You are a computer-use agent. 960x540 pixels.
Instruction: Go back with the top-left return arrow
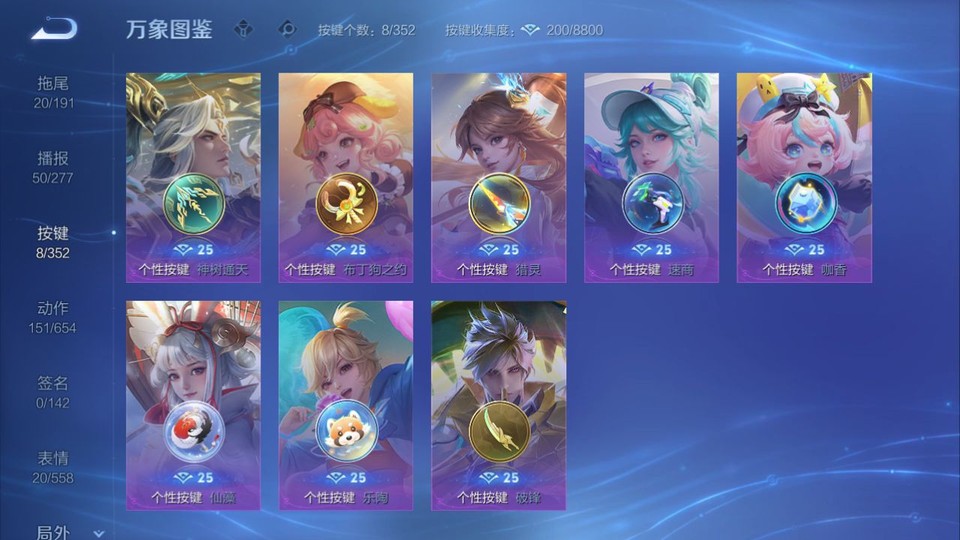[x=54, y=29]
